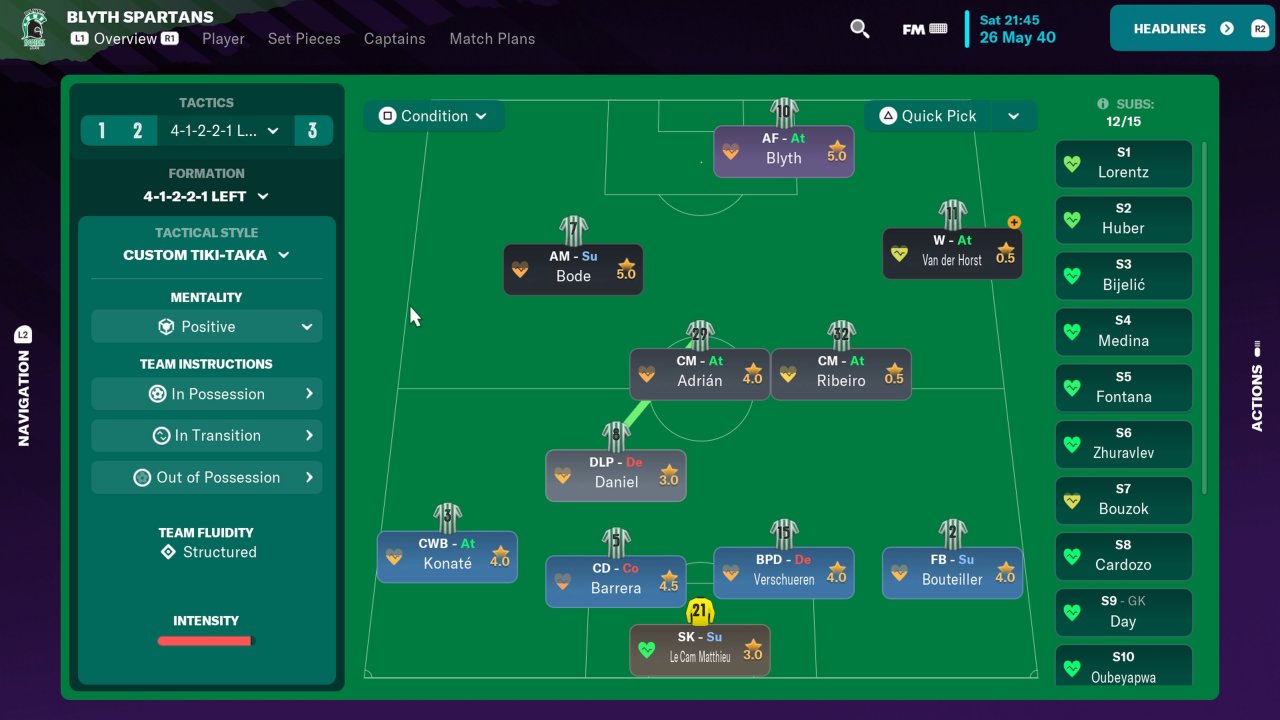Expand the Condition view dropdown
Image resolution: width=1280 pixels, height=720 pixels.
pyautogui.click(x=433, y=116)
